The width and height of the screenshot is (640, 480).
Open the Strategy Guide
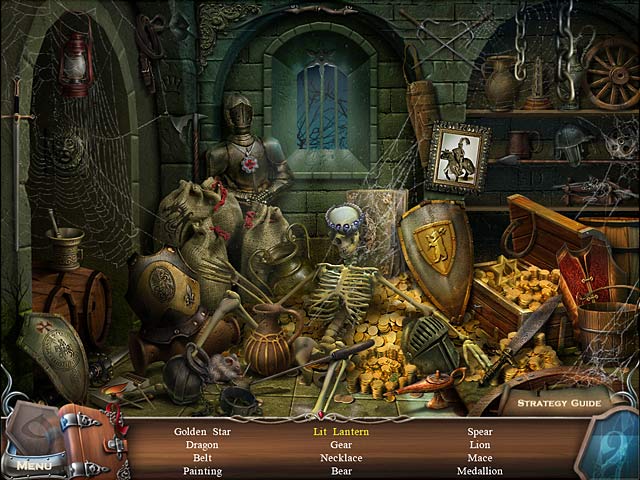(558, 404)
